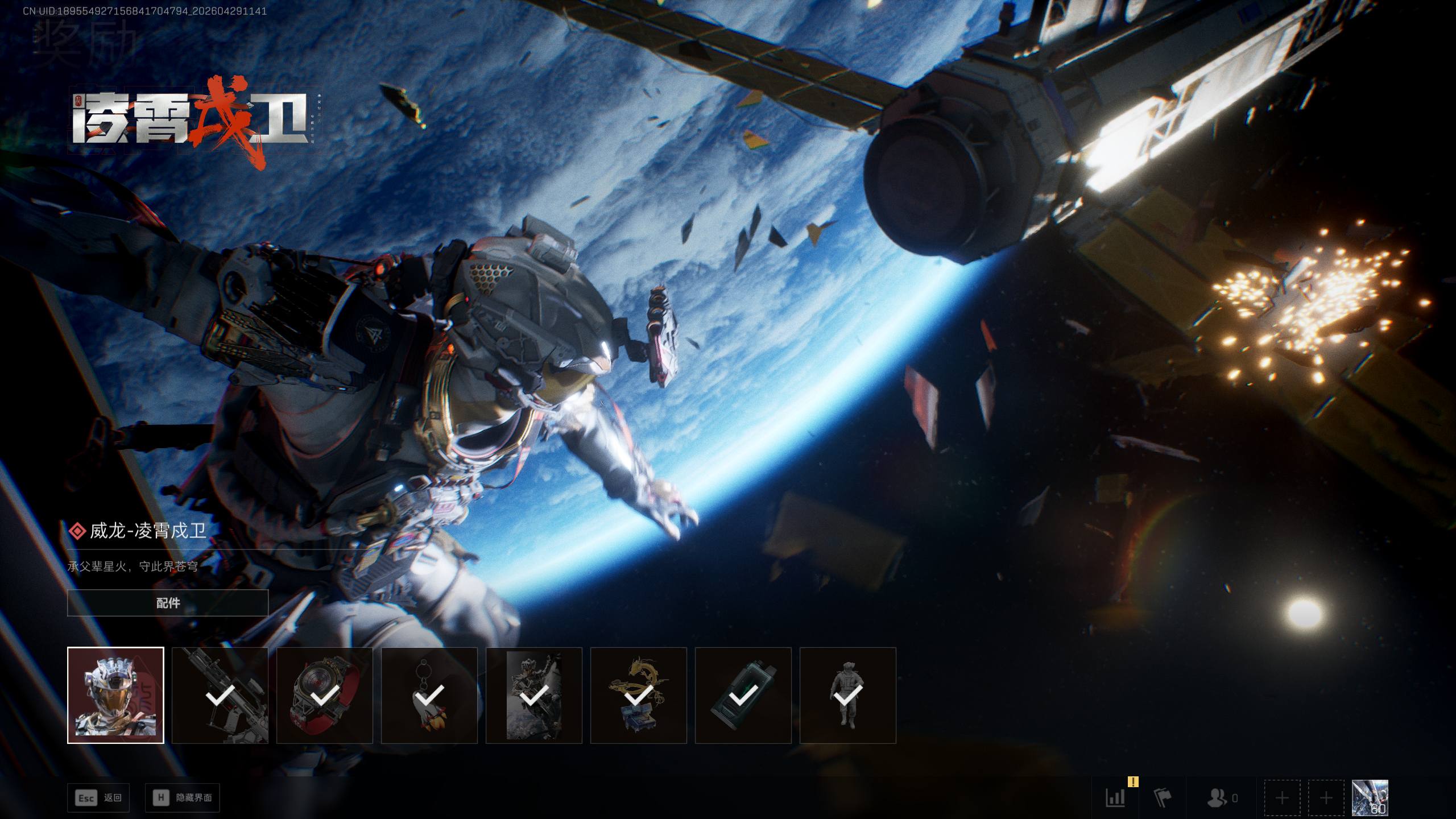Select the grey soldier figure reward
The width and height of the screenshot is (1456, 819).
848,695
